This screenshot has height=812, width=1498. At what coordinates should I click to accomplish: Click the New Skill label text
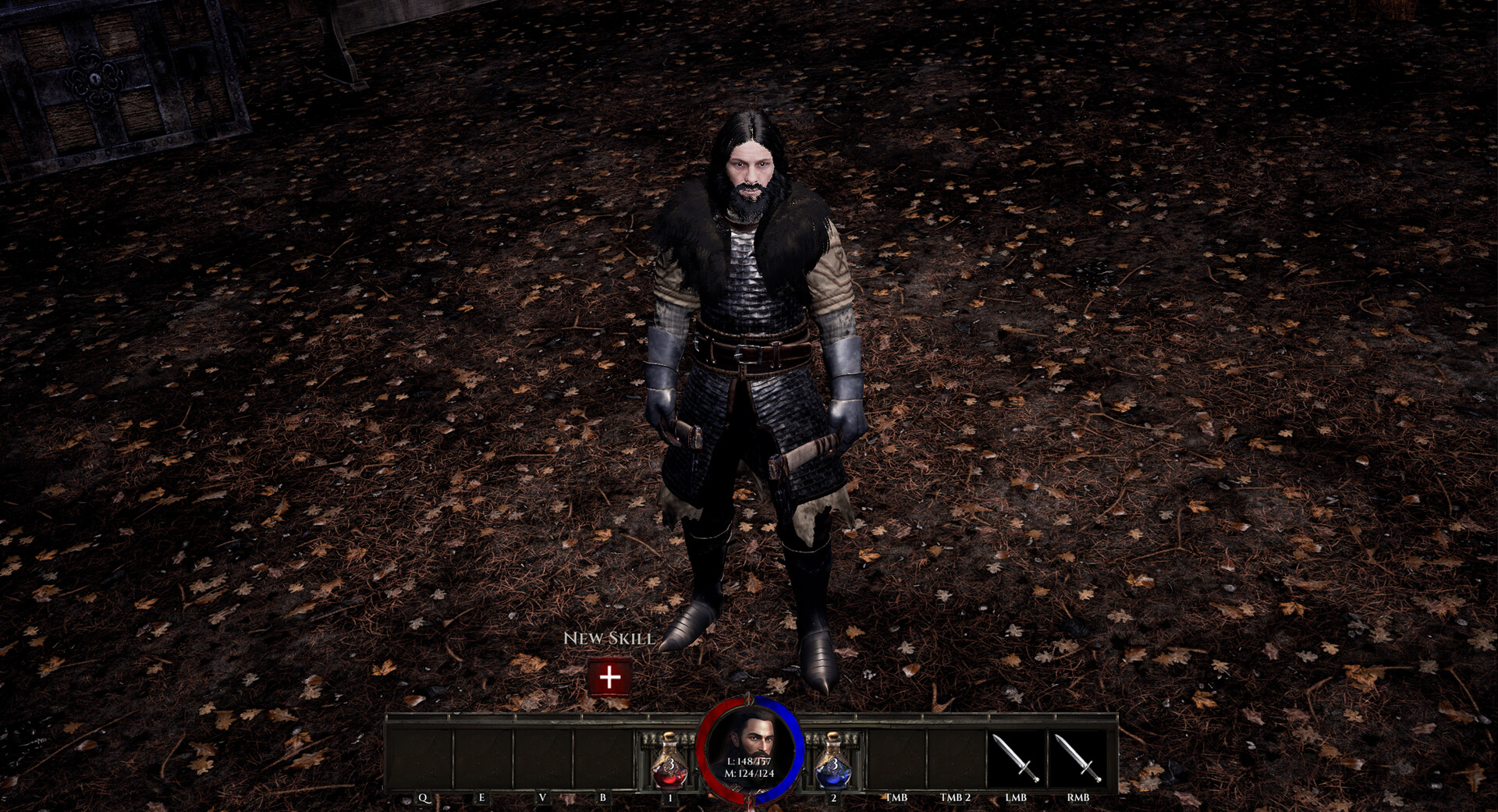coord(608,640)
